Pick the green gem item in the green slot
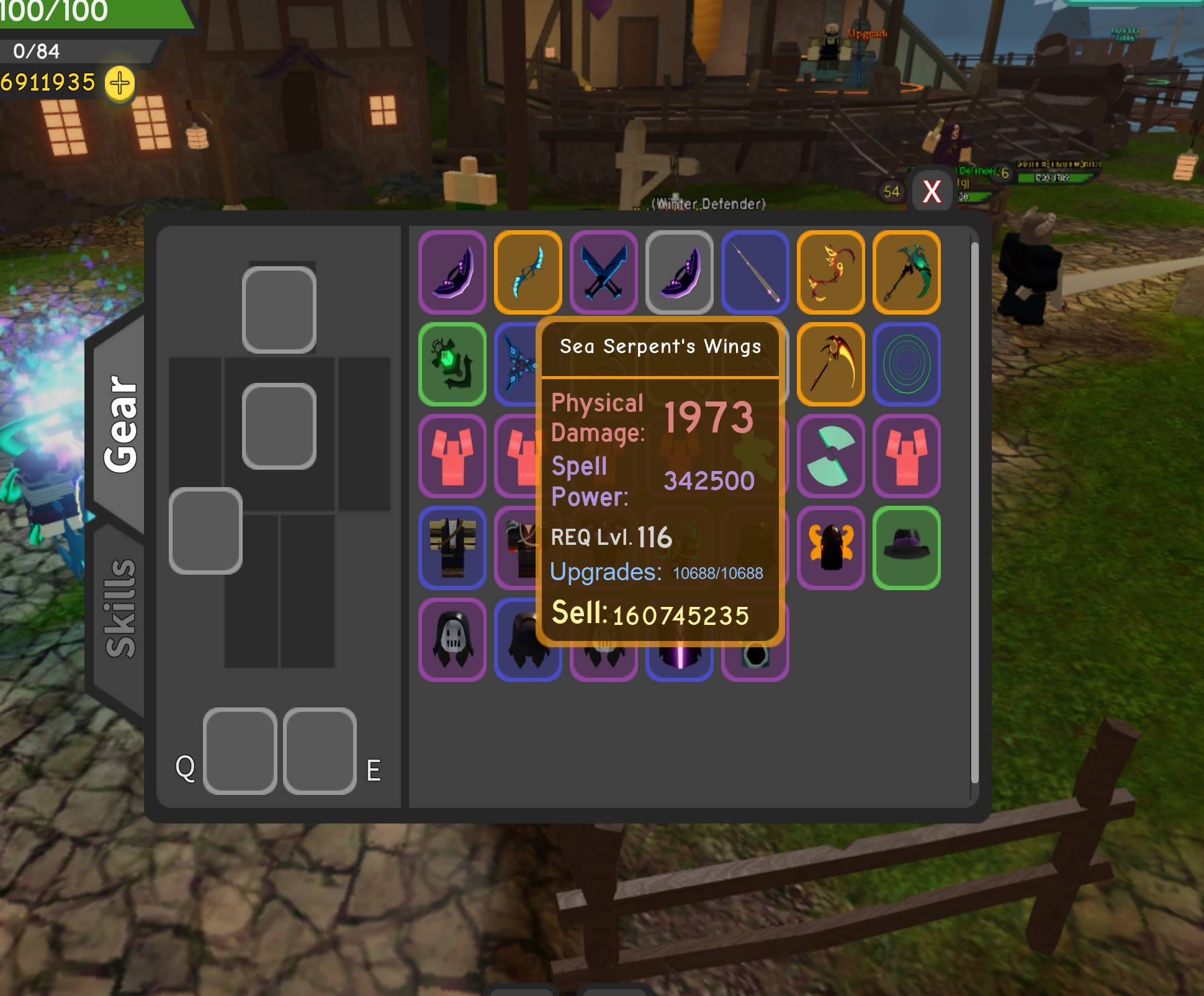 [452, 364]
